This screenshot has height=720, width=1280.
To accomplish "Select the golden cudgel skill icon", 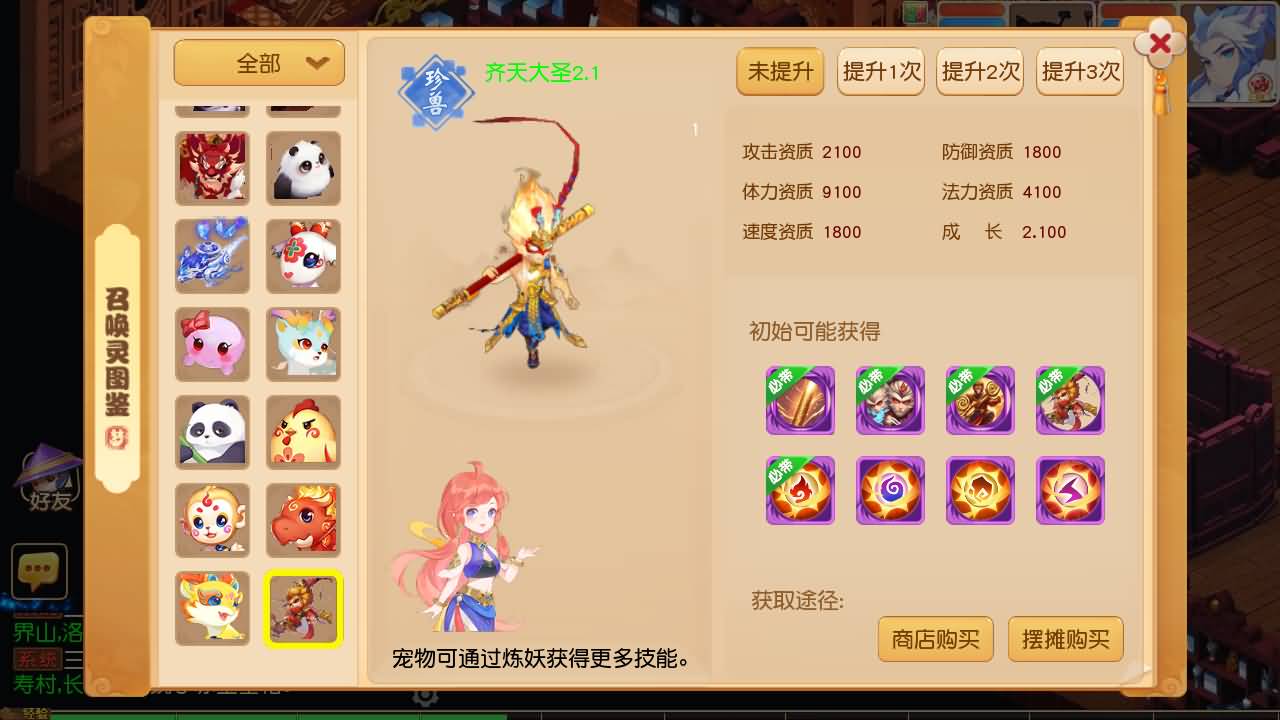I will point(800,398).
